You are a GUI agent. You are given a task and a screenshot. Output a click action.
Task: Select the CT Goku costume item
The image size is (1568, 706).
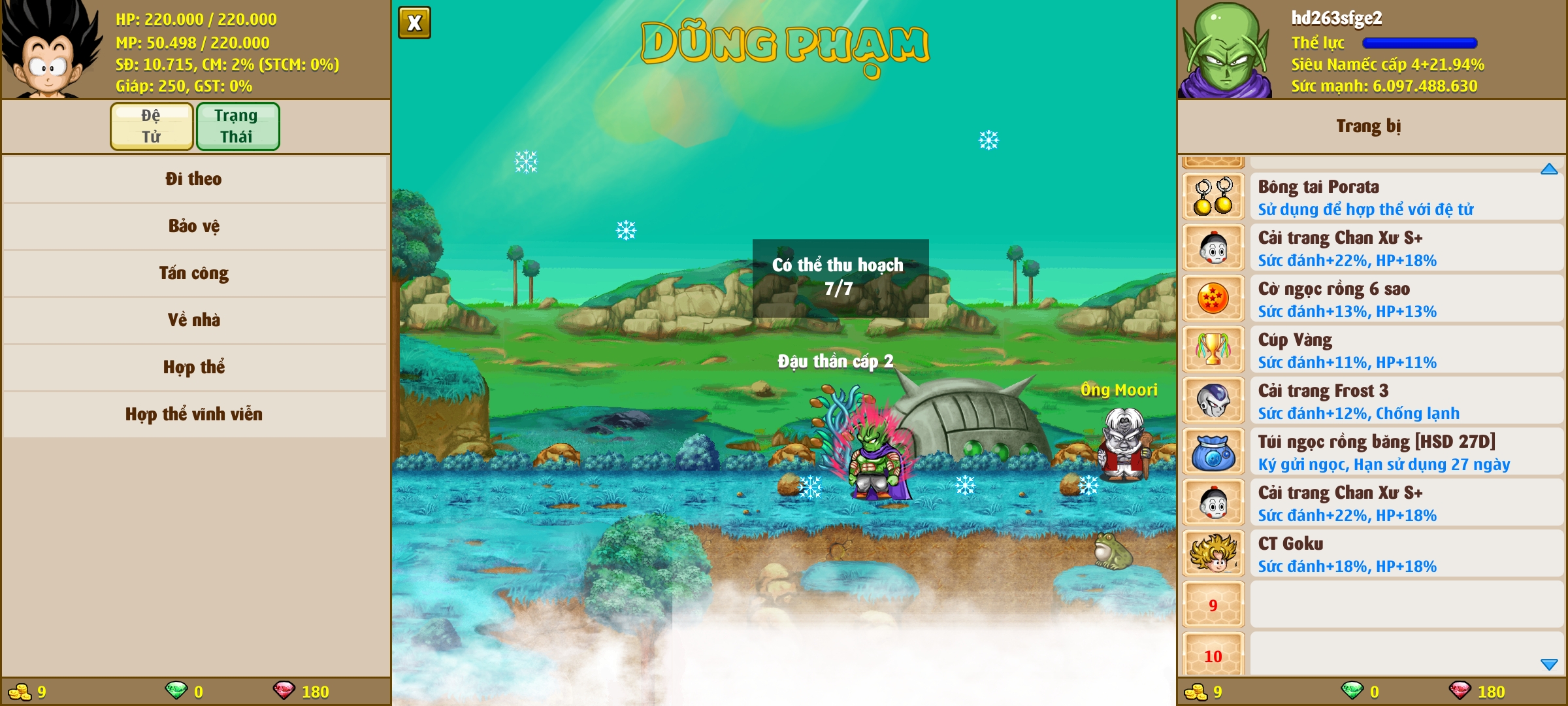click(1372, 554)
